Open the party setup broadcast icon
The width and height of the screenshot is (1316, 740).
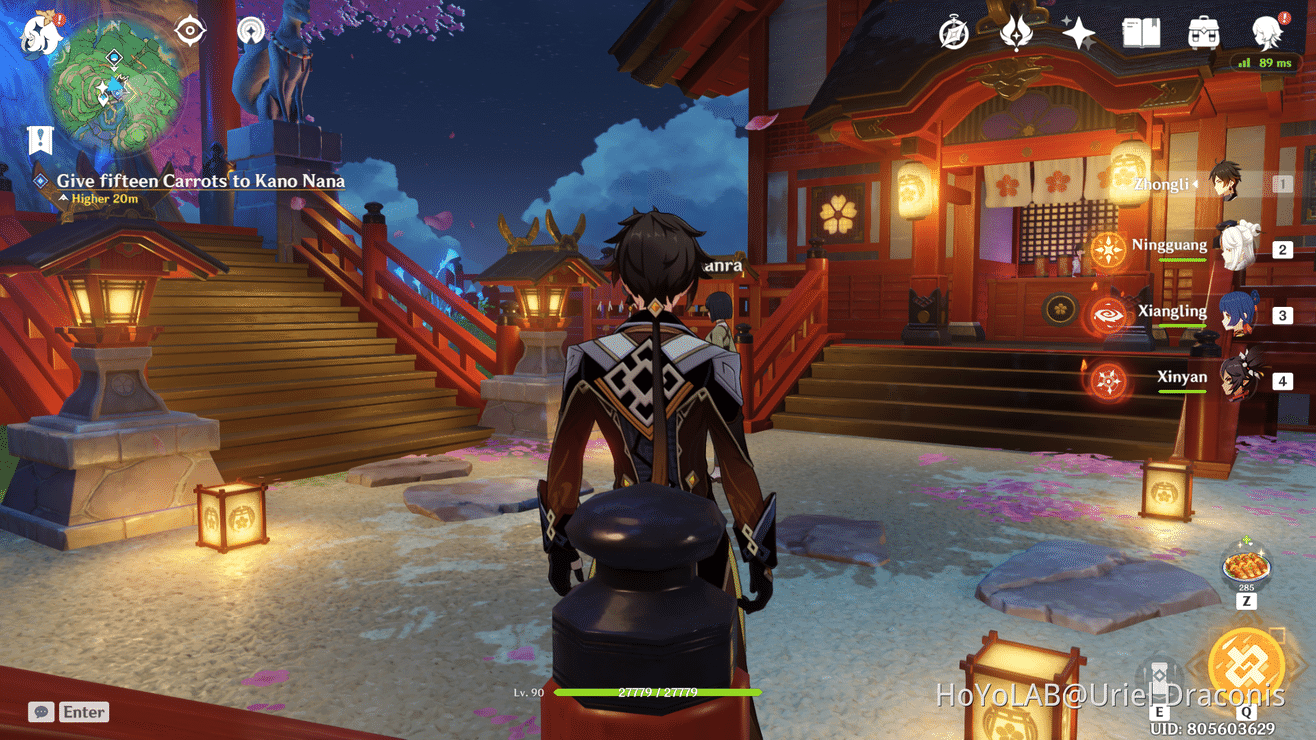click(x=250, y=29)
